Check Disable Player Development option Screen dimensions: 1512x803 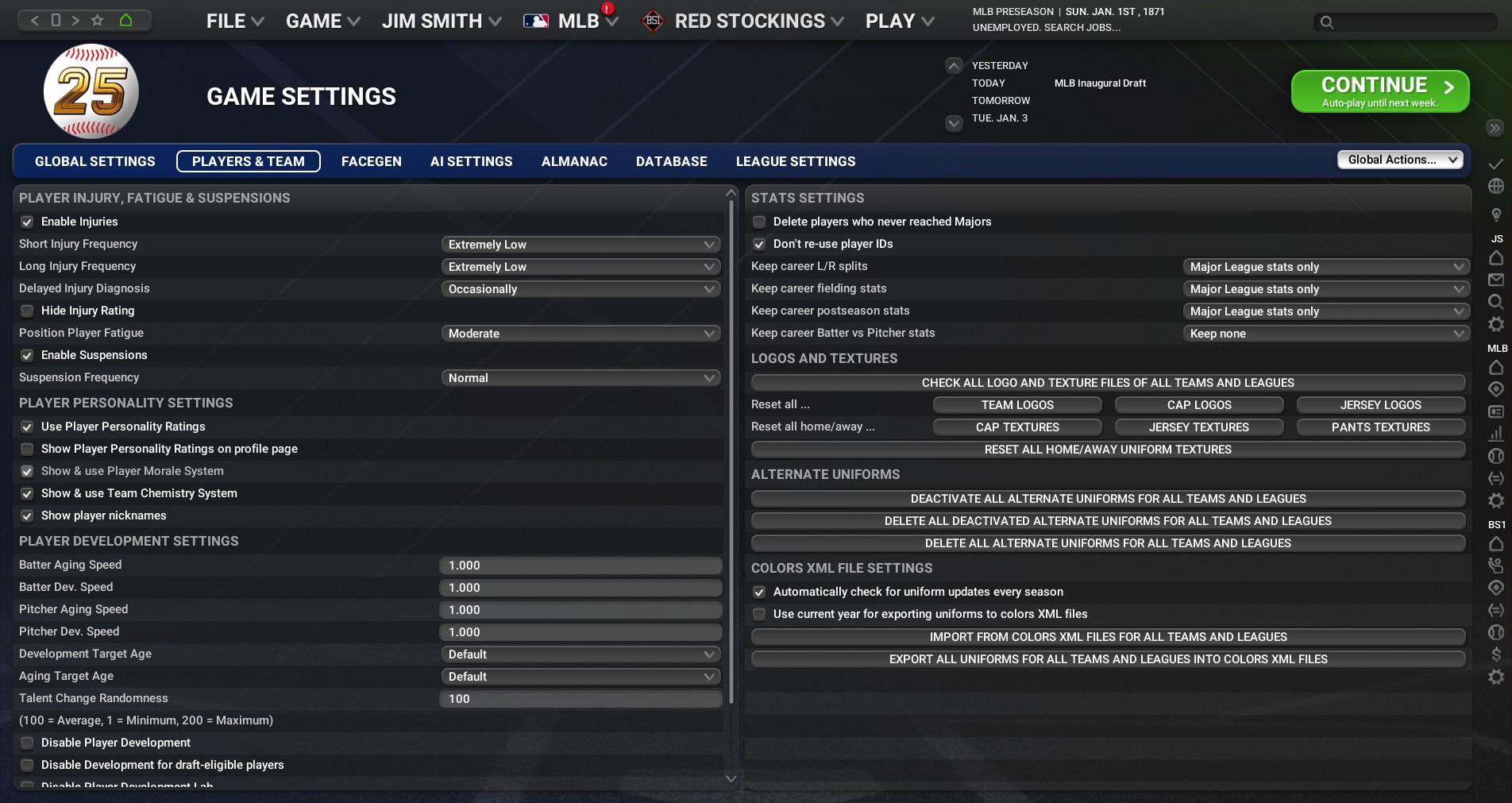(27, 743)
